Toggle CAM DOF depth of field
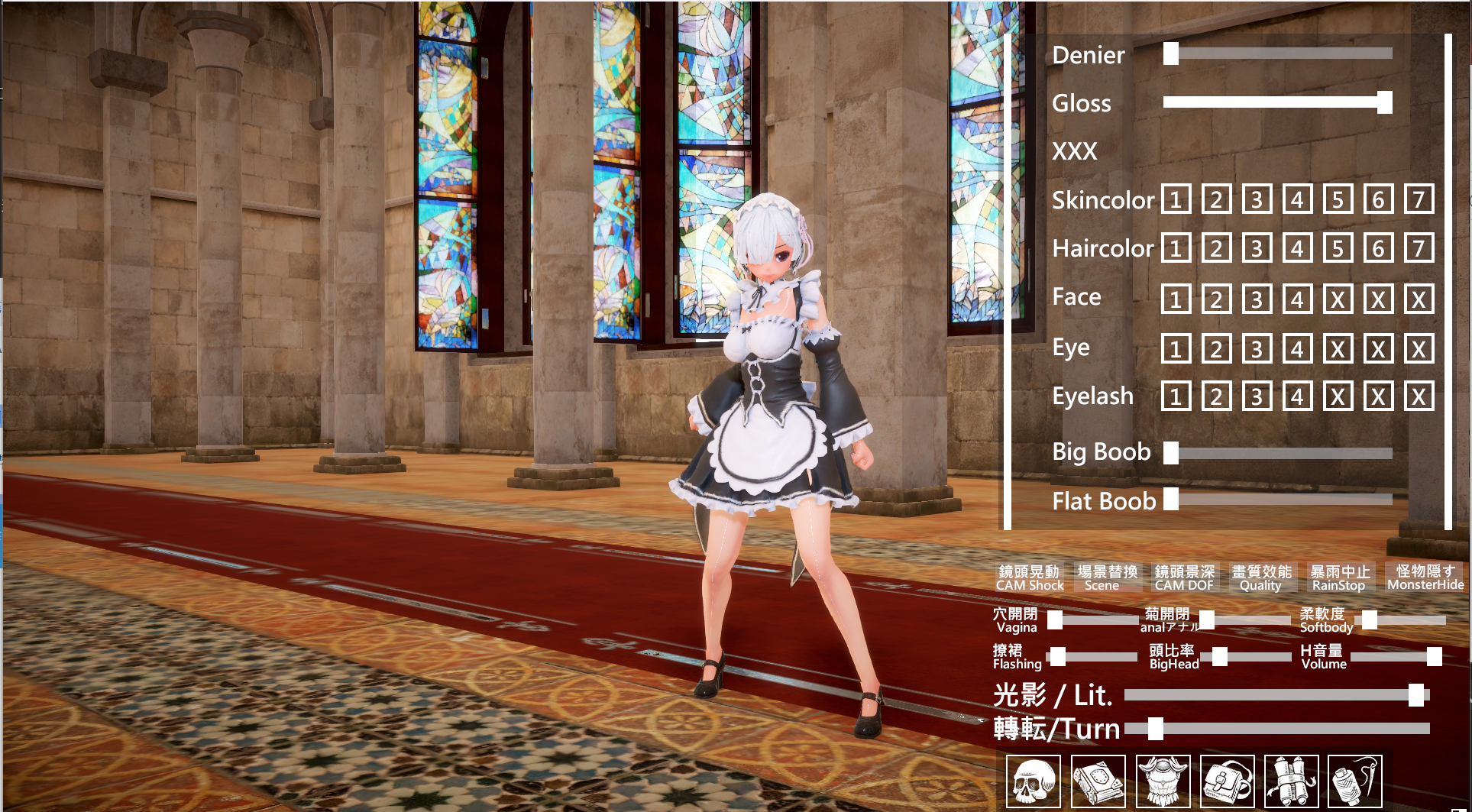 (x=1184, y=577)
